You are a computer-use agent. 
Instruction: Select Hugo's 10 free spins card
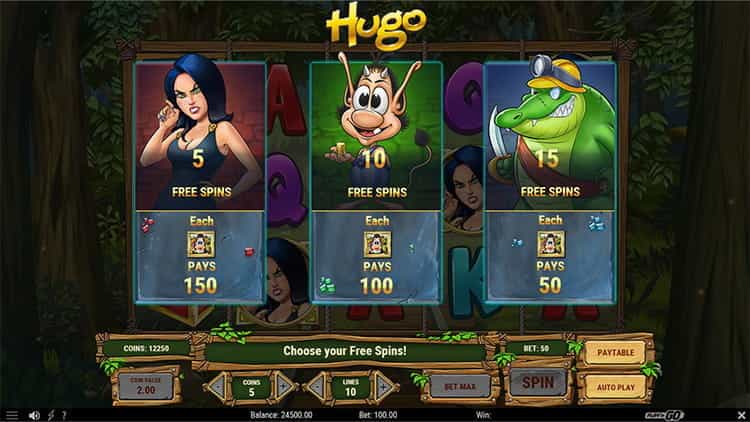[x=375, y=180]
